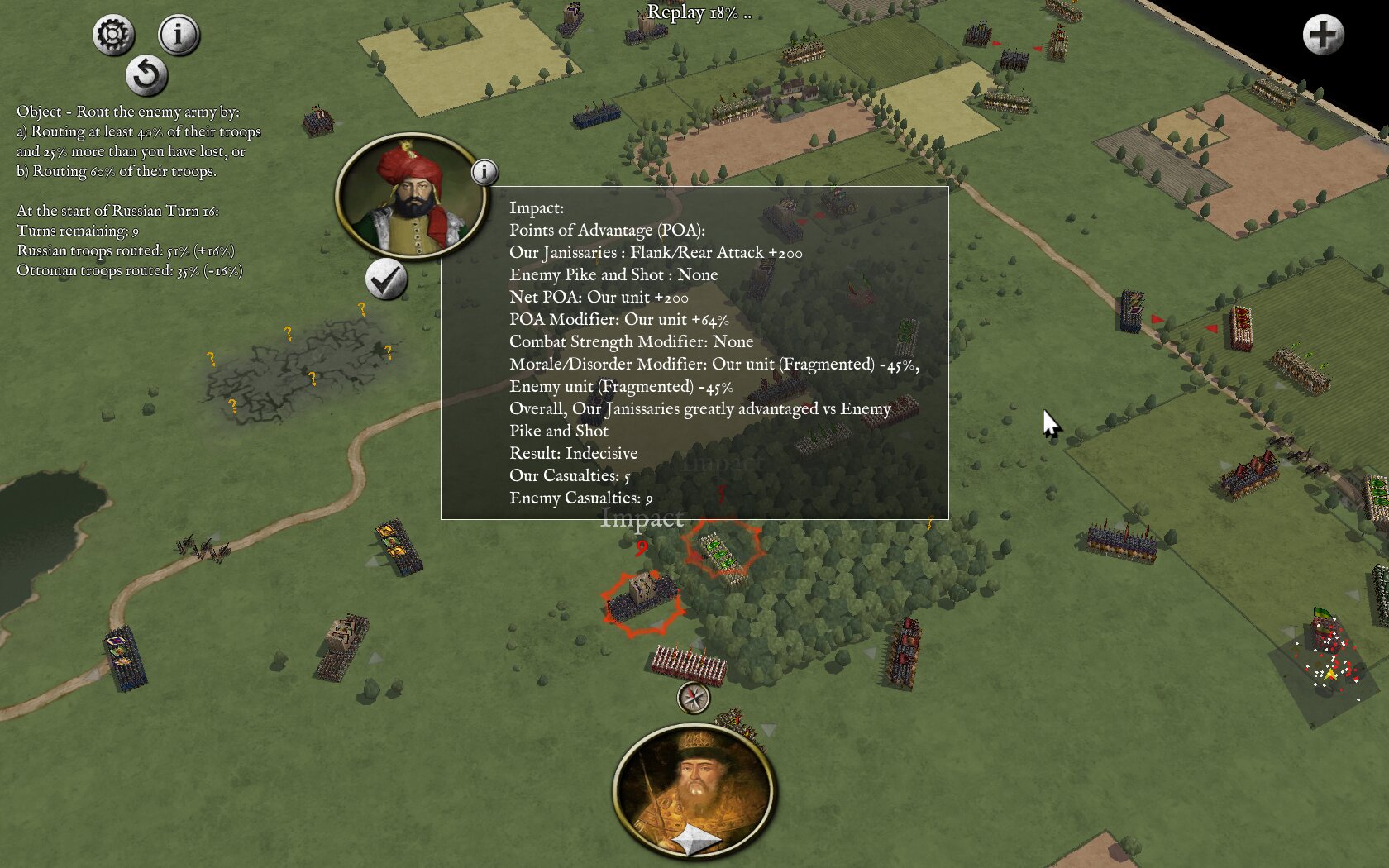
Task: Confirm with the checkmark button
Action: click(386, 279)
